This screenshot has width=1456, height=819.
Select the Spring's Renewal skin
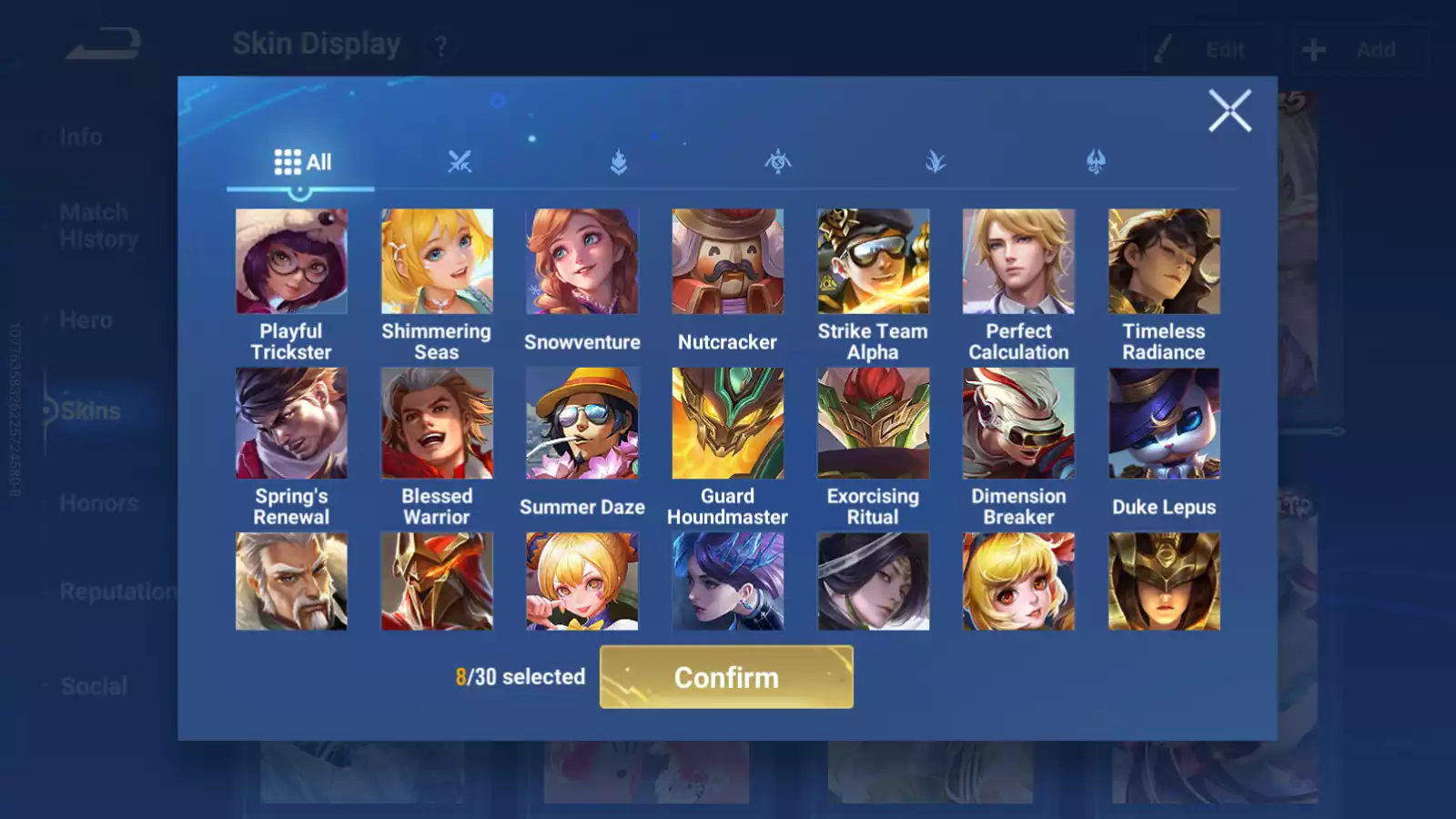pyautogui.click(x=291, y=423)
